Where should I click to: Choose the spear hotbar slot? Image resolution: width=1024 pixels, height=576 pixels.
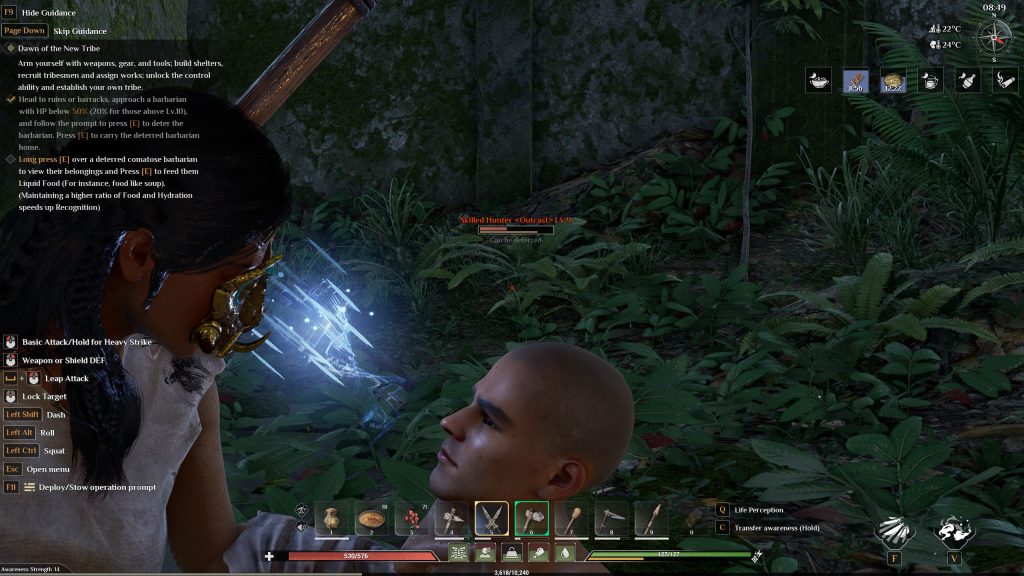651,518
